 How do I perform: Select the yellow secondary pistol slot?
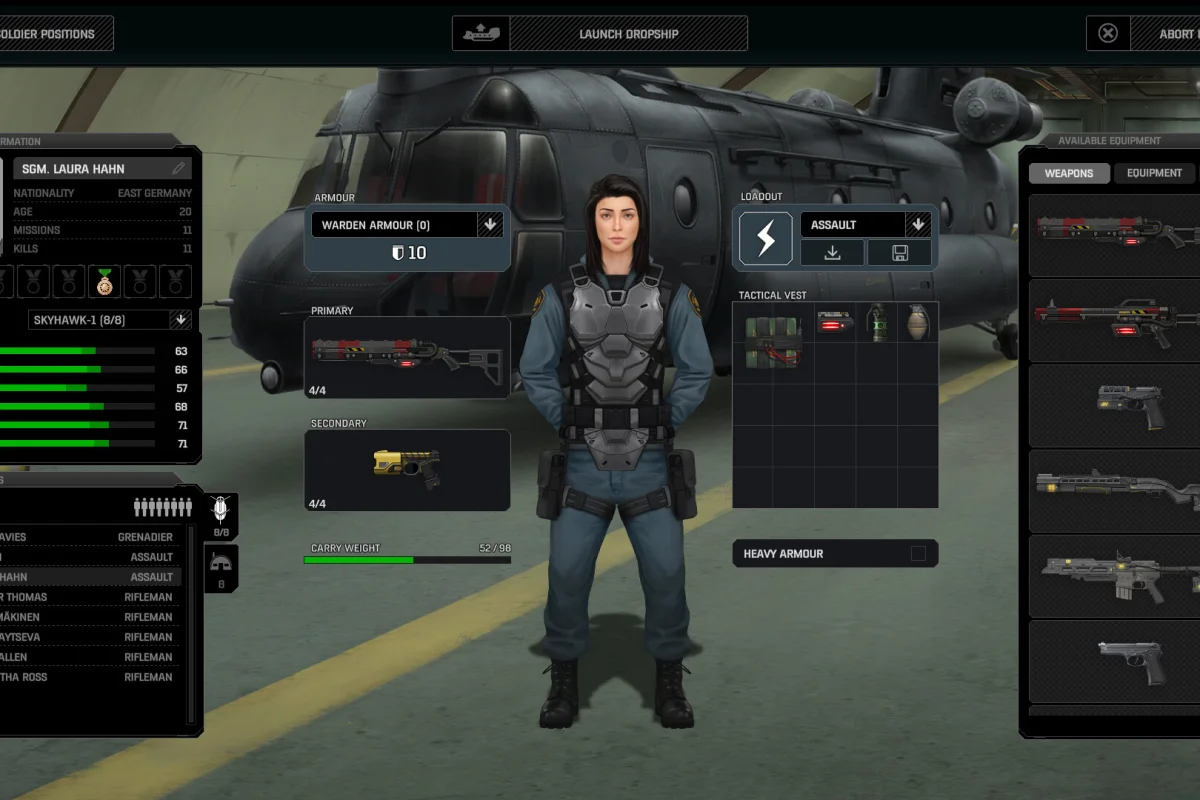(x=407, y=470)
